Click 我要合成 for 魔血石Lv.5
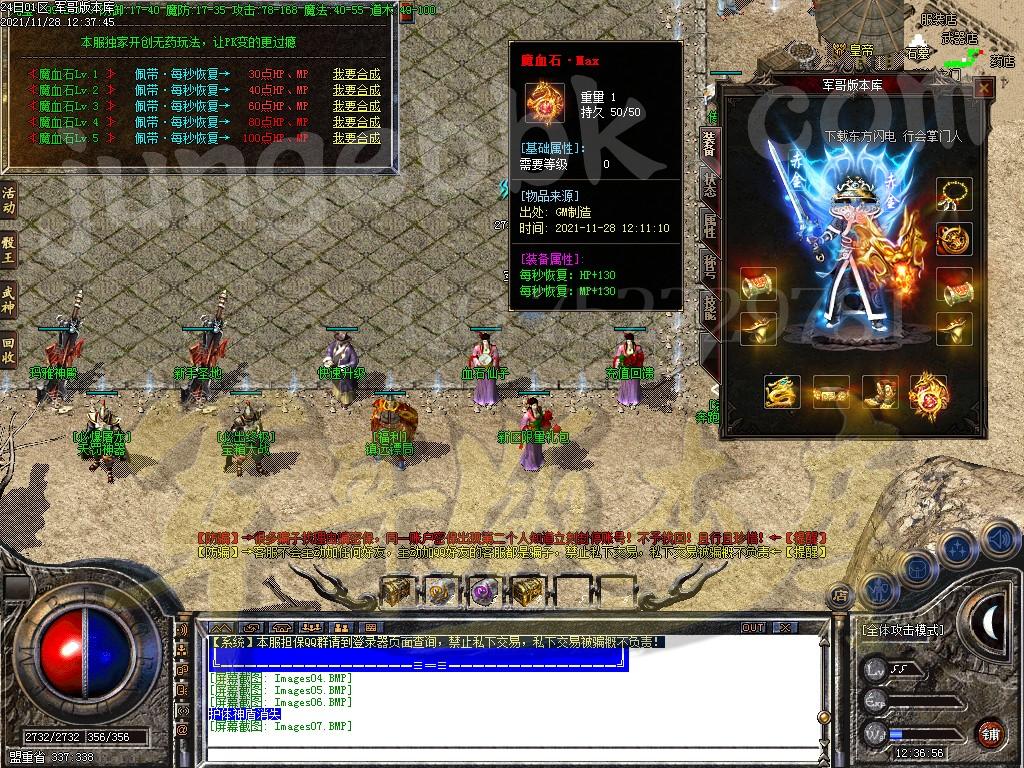Image resolution: width=1024 pixels, height=768 pixels. (357, 138)
